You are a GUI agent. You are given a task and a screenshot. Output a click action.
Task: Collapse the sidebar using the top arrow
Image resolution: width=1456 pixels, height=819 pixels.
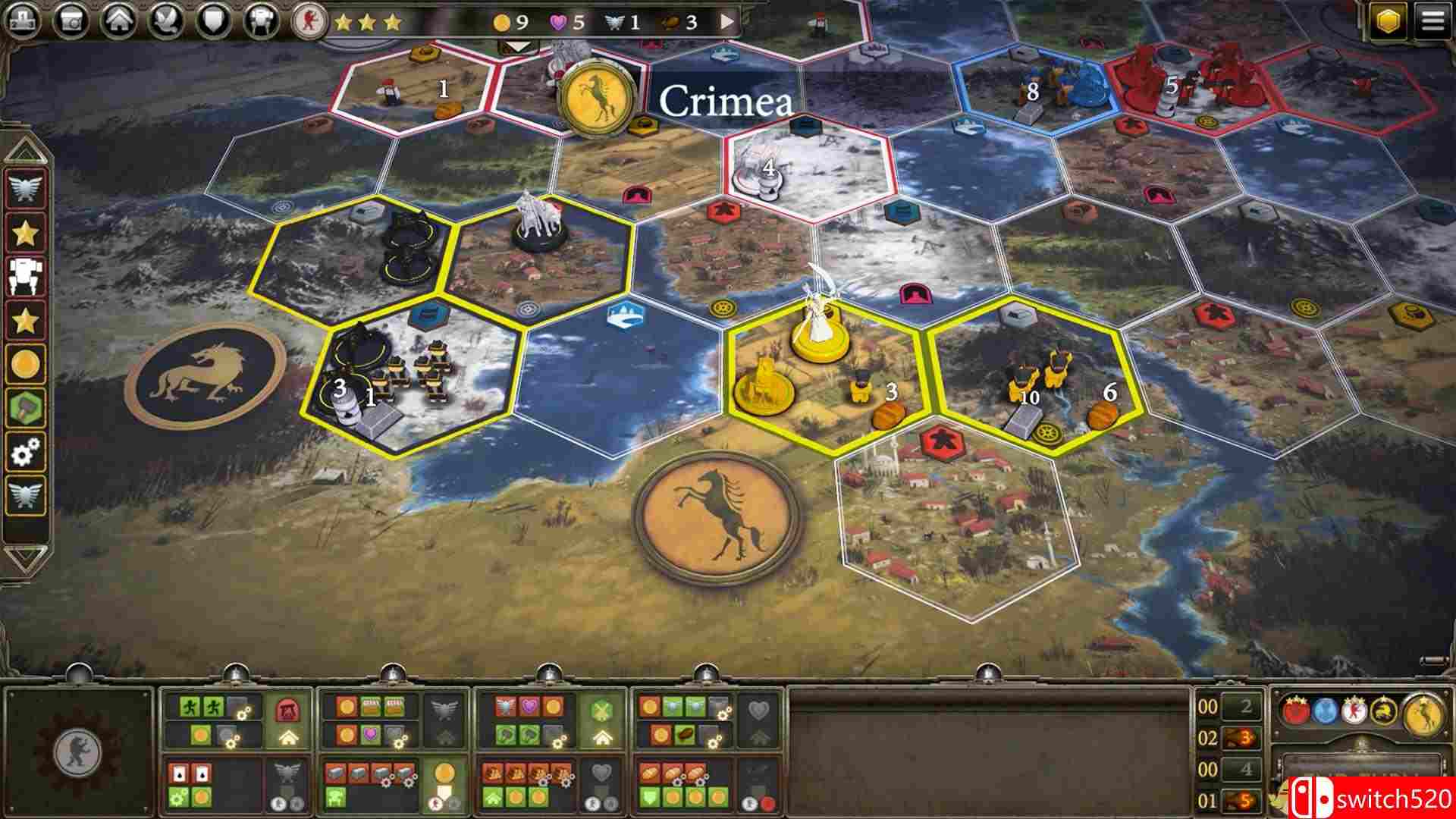(x=24, y=149)
